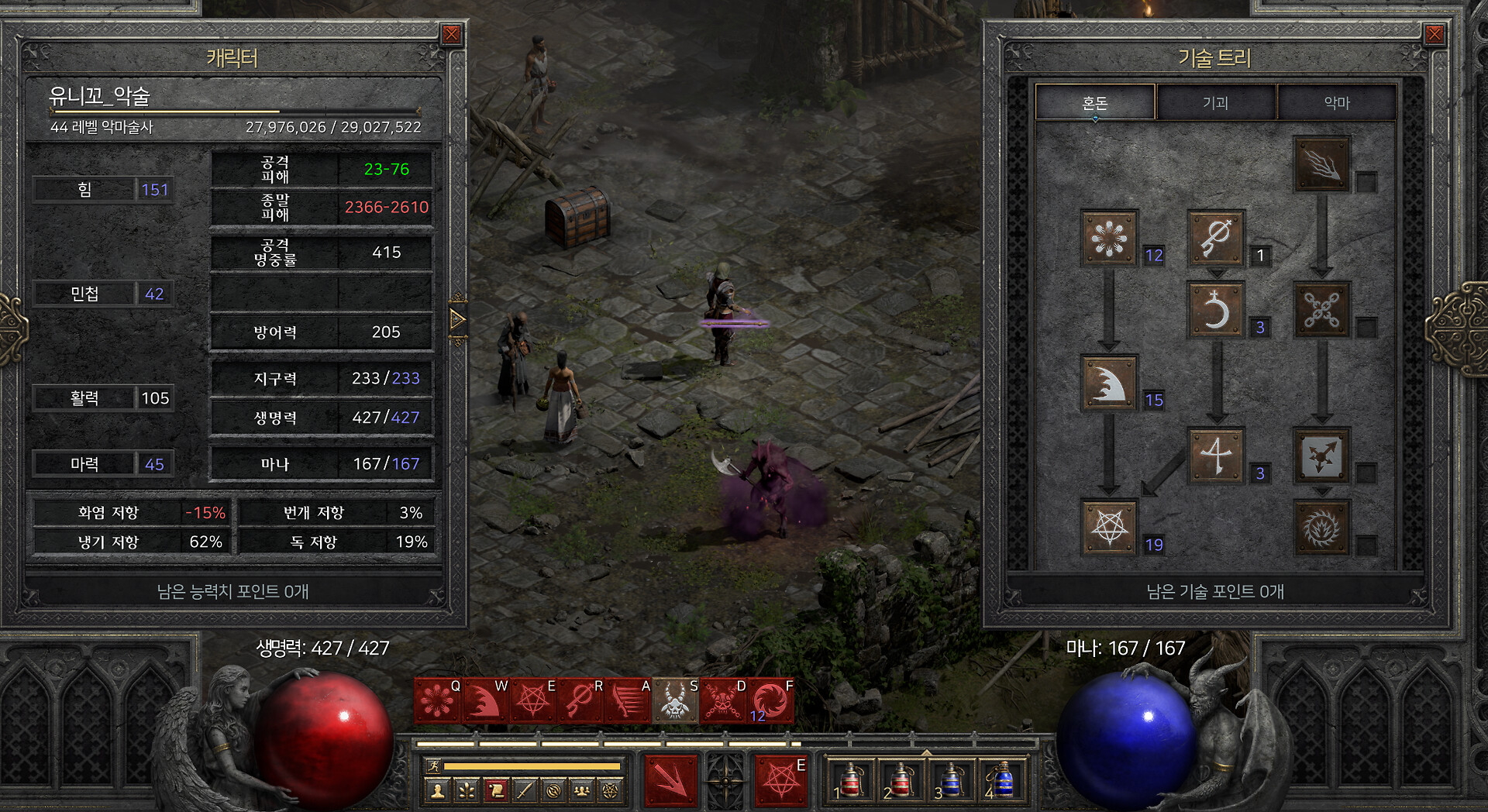Screen dimensions: 1488x812
Task: Close the character panel
Action: [451, 34]
